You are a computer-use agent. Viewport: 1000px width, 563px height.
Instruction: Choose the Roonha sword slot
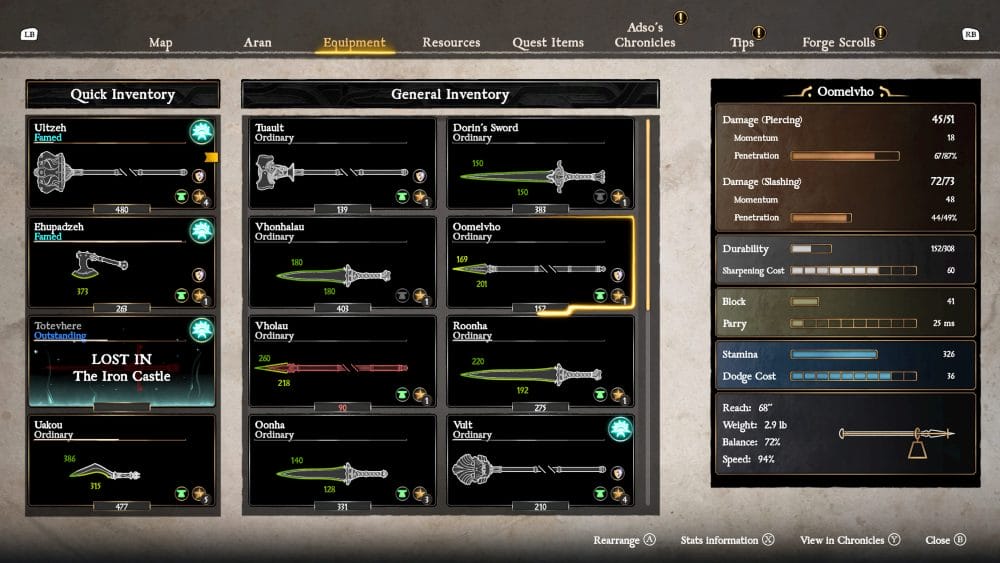[x=540, y=363]
